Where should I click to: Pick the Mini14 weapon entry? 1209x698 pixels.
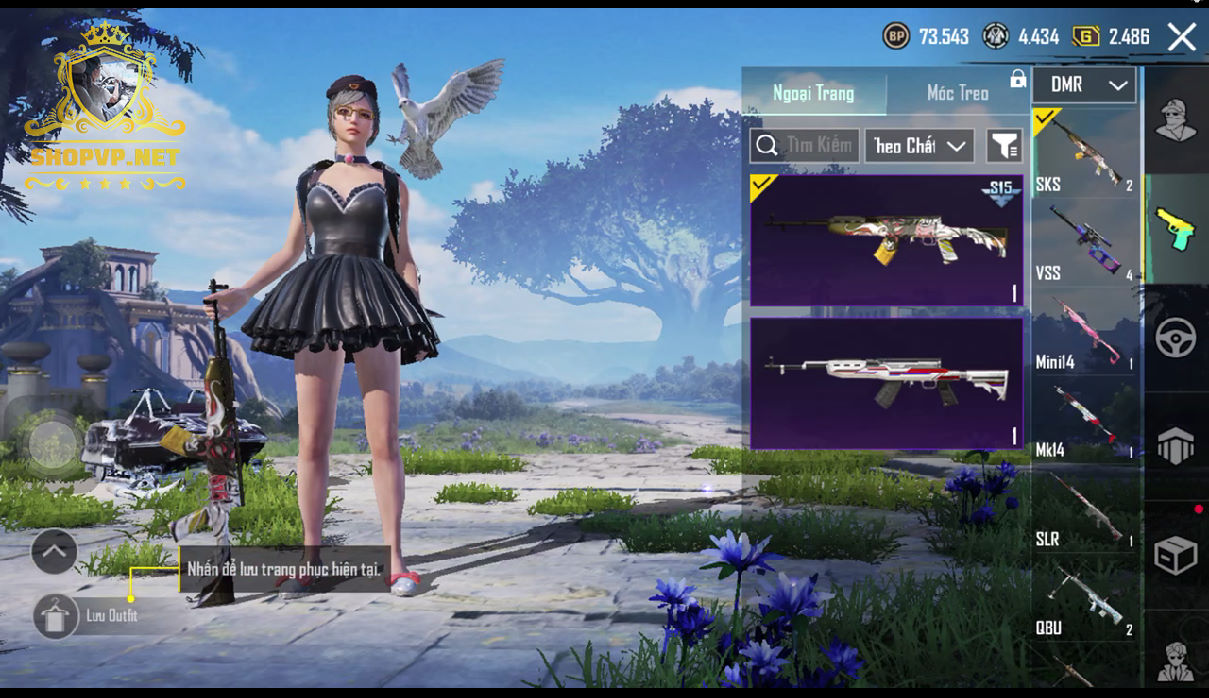click(x=1085, y=331)
